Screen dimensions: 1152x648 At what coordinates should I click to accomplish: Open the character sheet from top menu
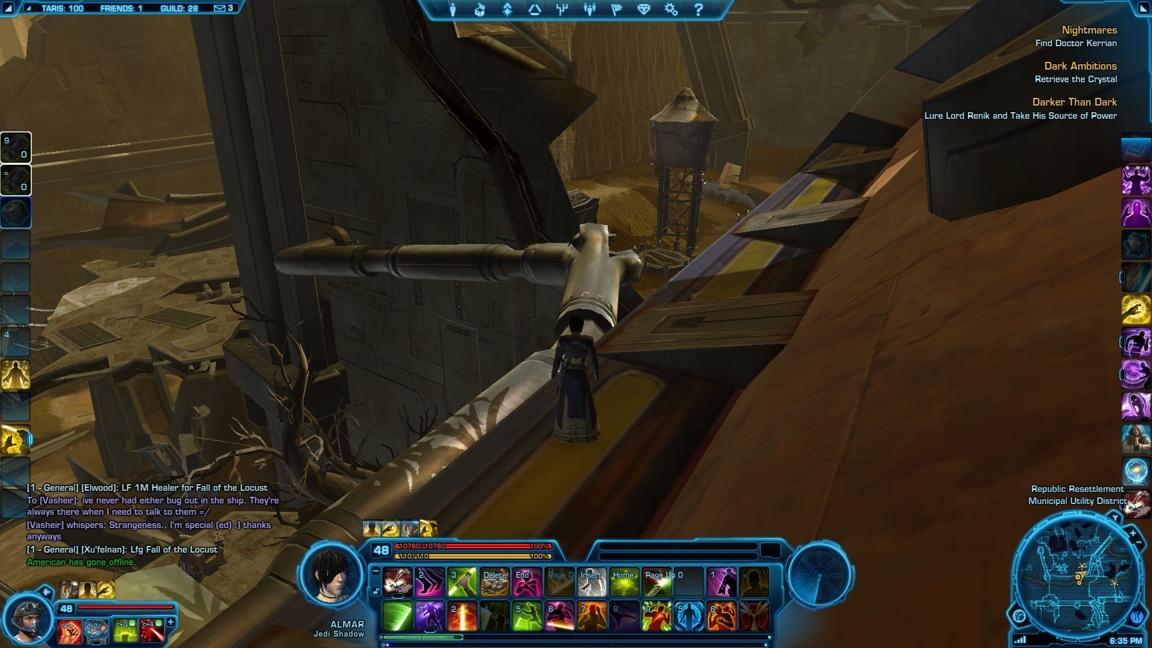pyautogui.click(x=452, y=10)
